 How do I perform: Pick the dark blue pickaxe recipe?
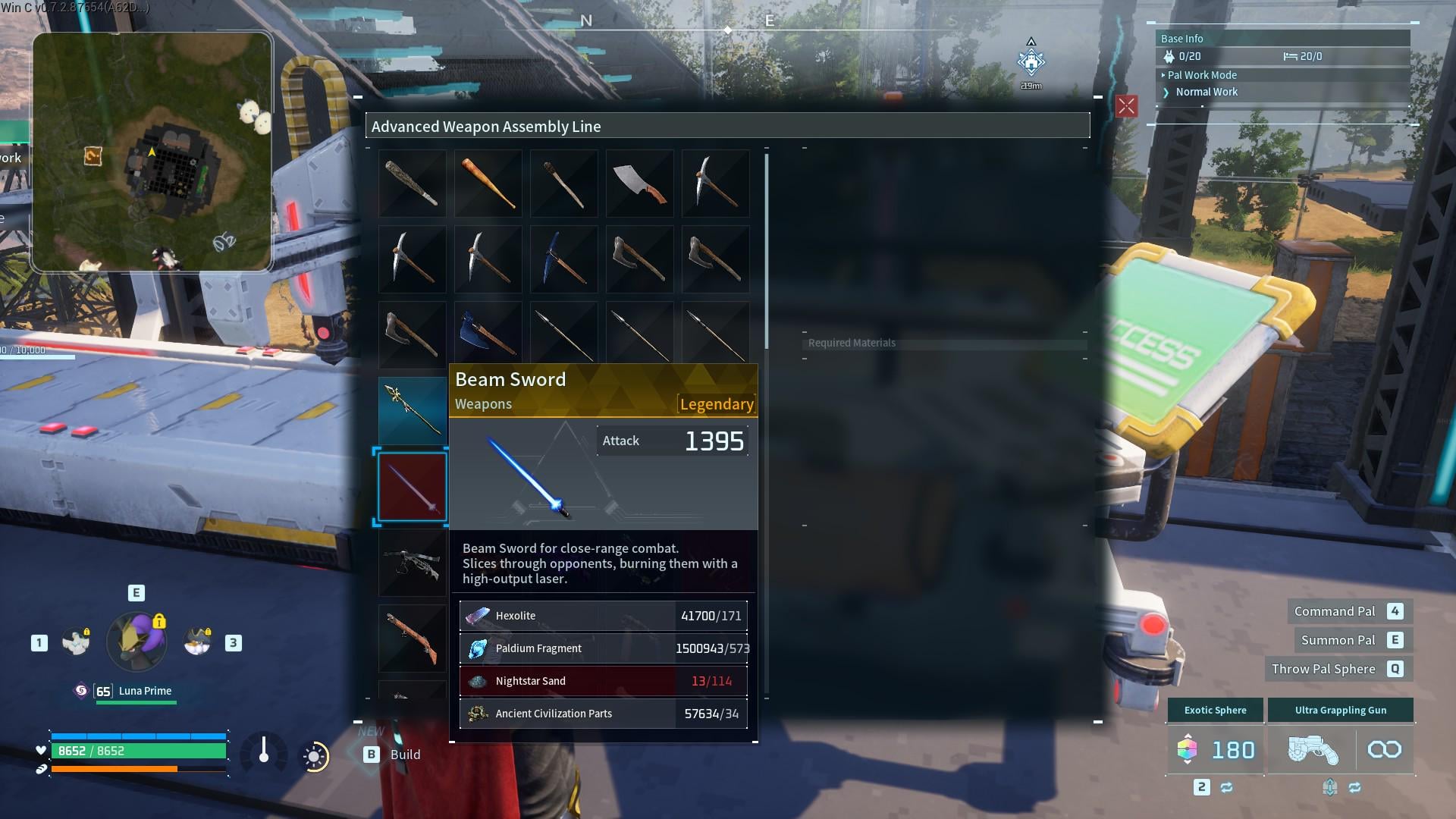(563, 259)
